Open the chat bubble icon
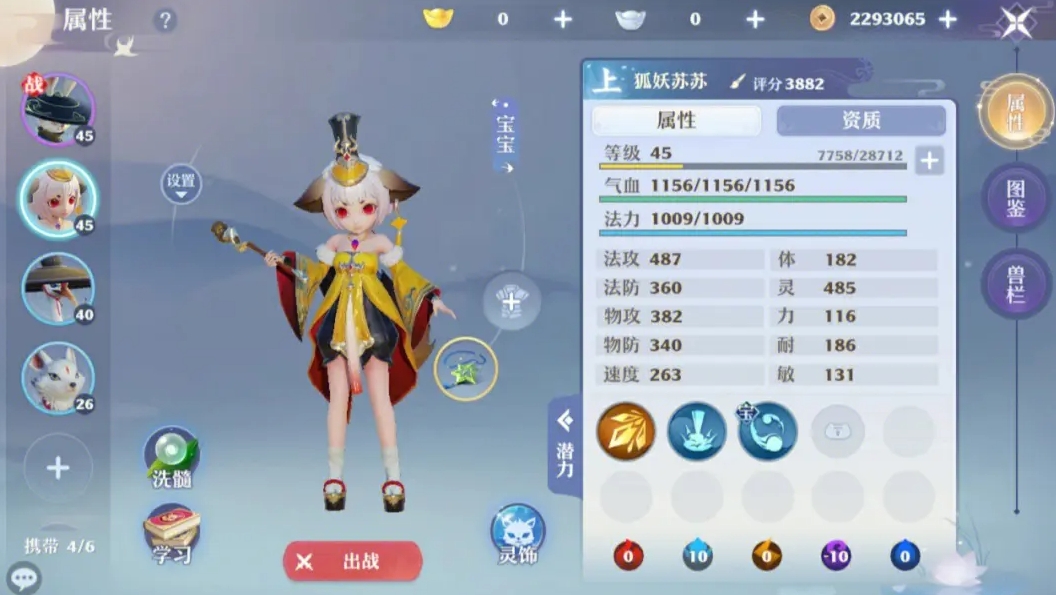This screenshot has height=595, width=1056. pos(22,577)
